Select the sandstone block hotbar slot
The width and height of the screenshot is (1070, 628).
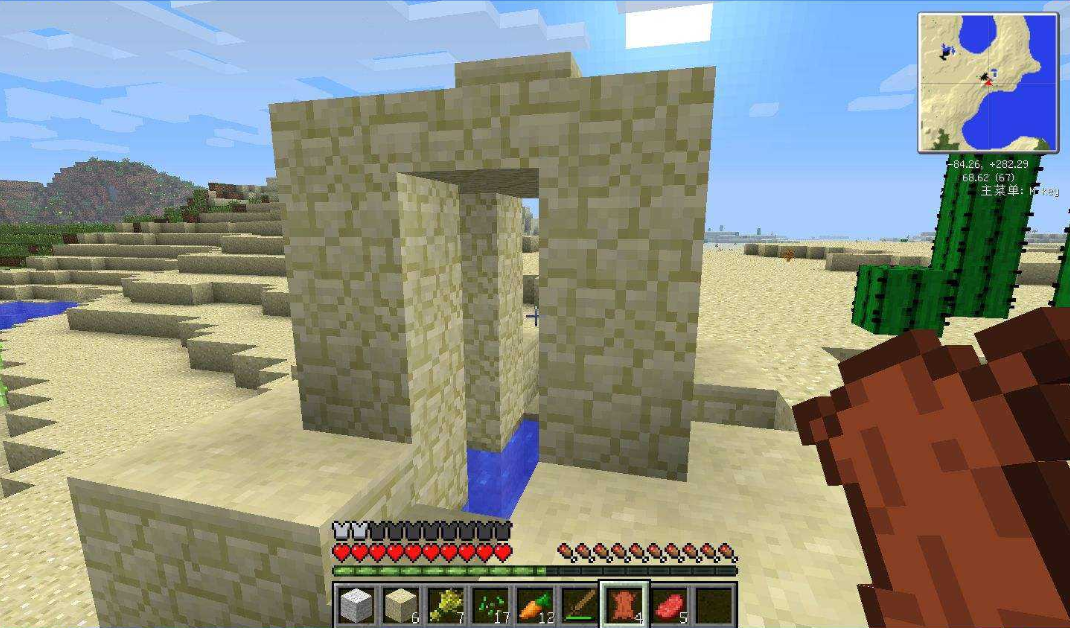[x=400, y=605]
